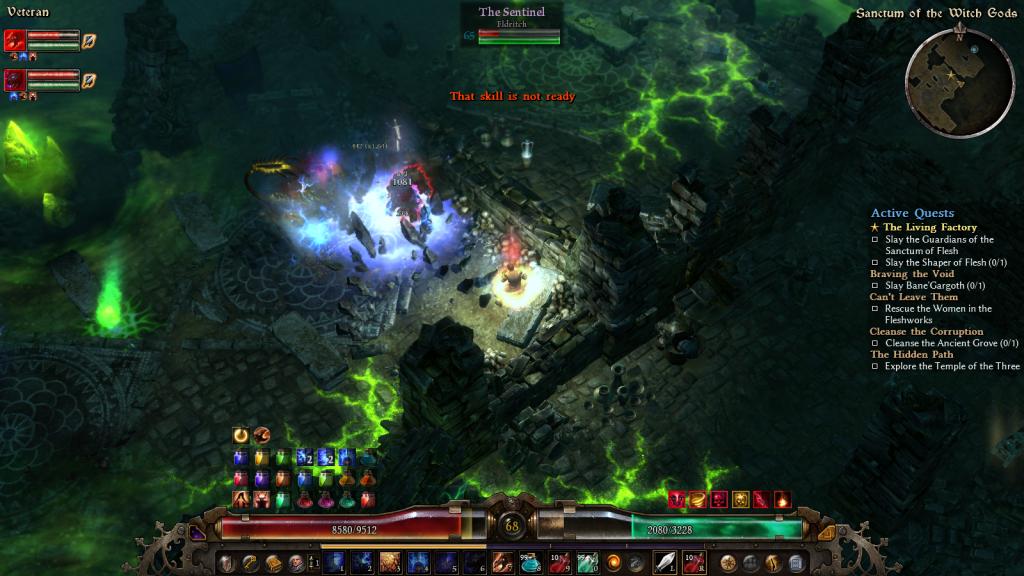Click the golden ring buff icon
The width and height of the screenshot is (1024, 576).
(x=240, y=435)
